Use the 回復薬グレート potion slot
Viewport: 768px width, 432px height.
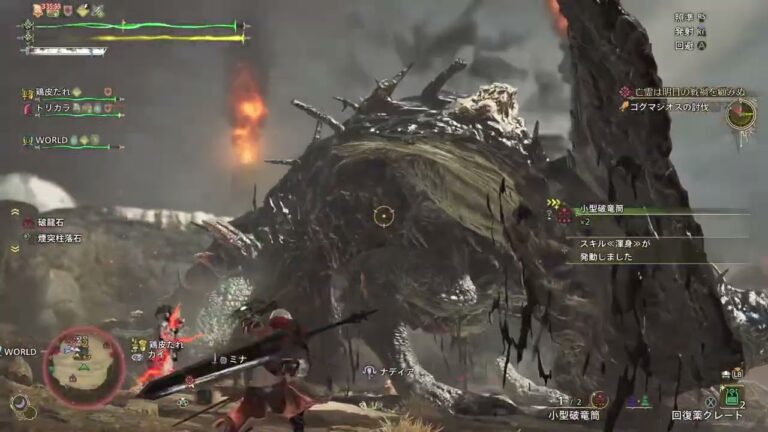point(733,397)
